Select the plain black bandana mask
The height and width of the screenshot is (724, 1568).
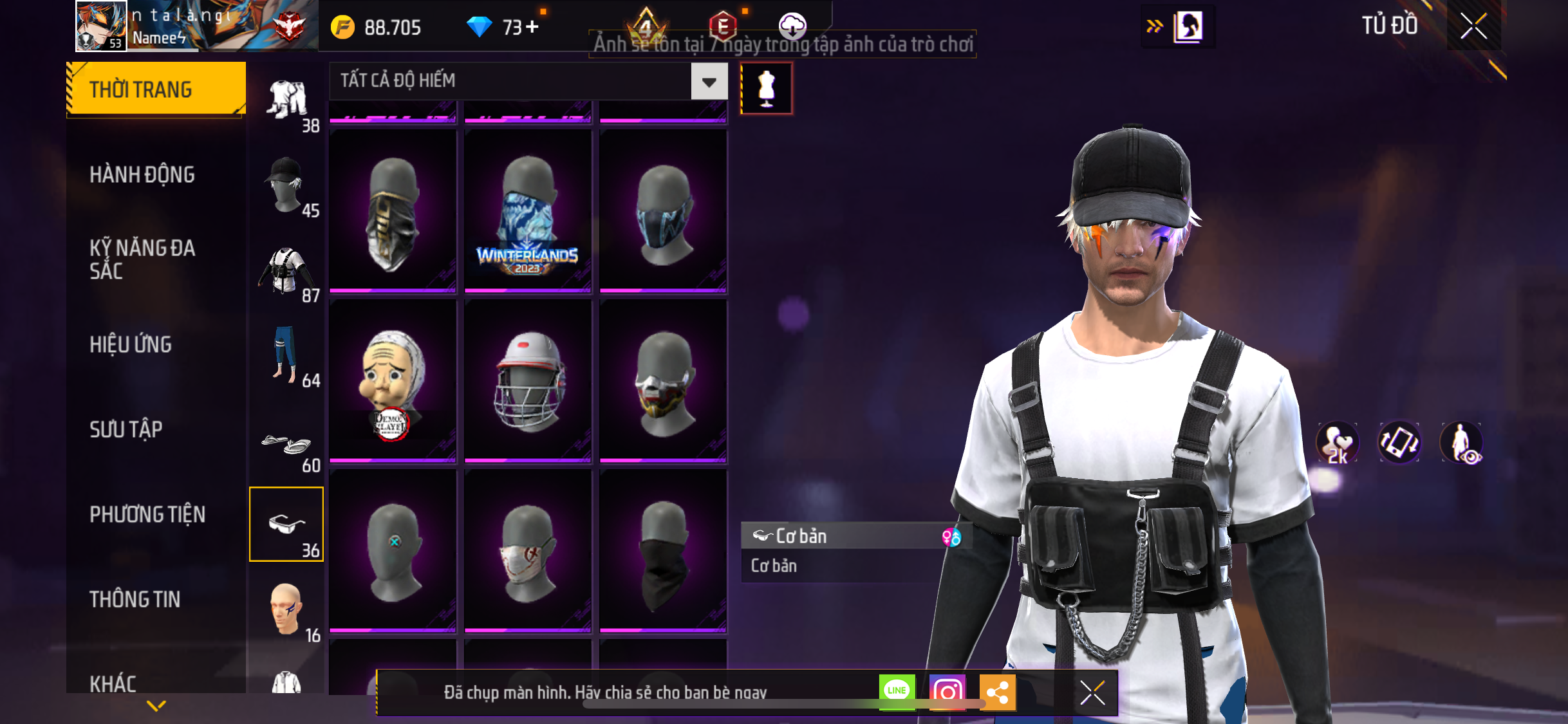[663, 550]
